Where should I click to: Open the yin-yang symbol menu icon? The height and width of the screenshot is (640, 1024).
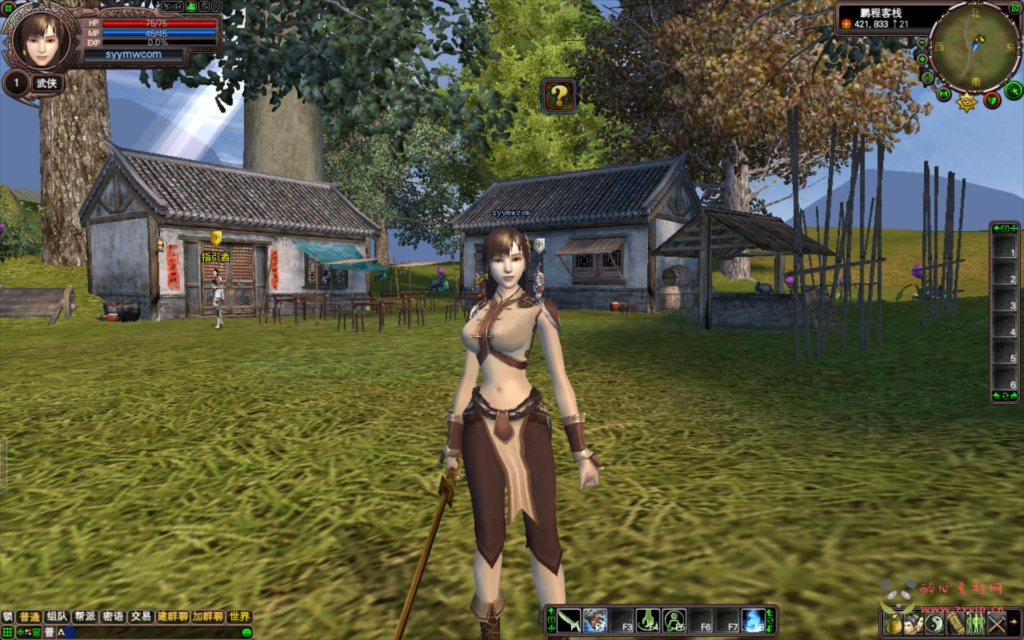(935, 624)
